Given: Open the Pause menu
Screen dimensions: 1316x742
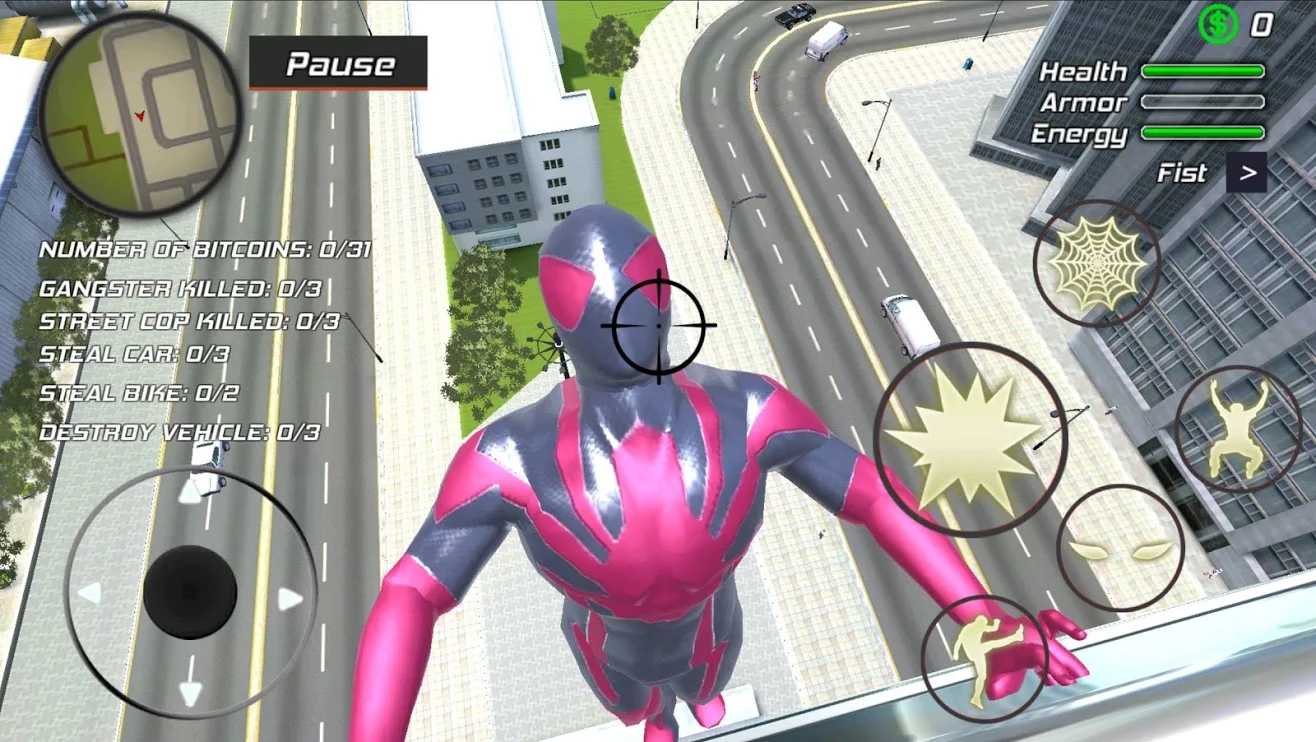Looking at the screenshot, I should click(338, 64).
